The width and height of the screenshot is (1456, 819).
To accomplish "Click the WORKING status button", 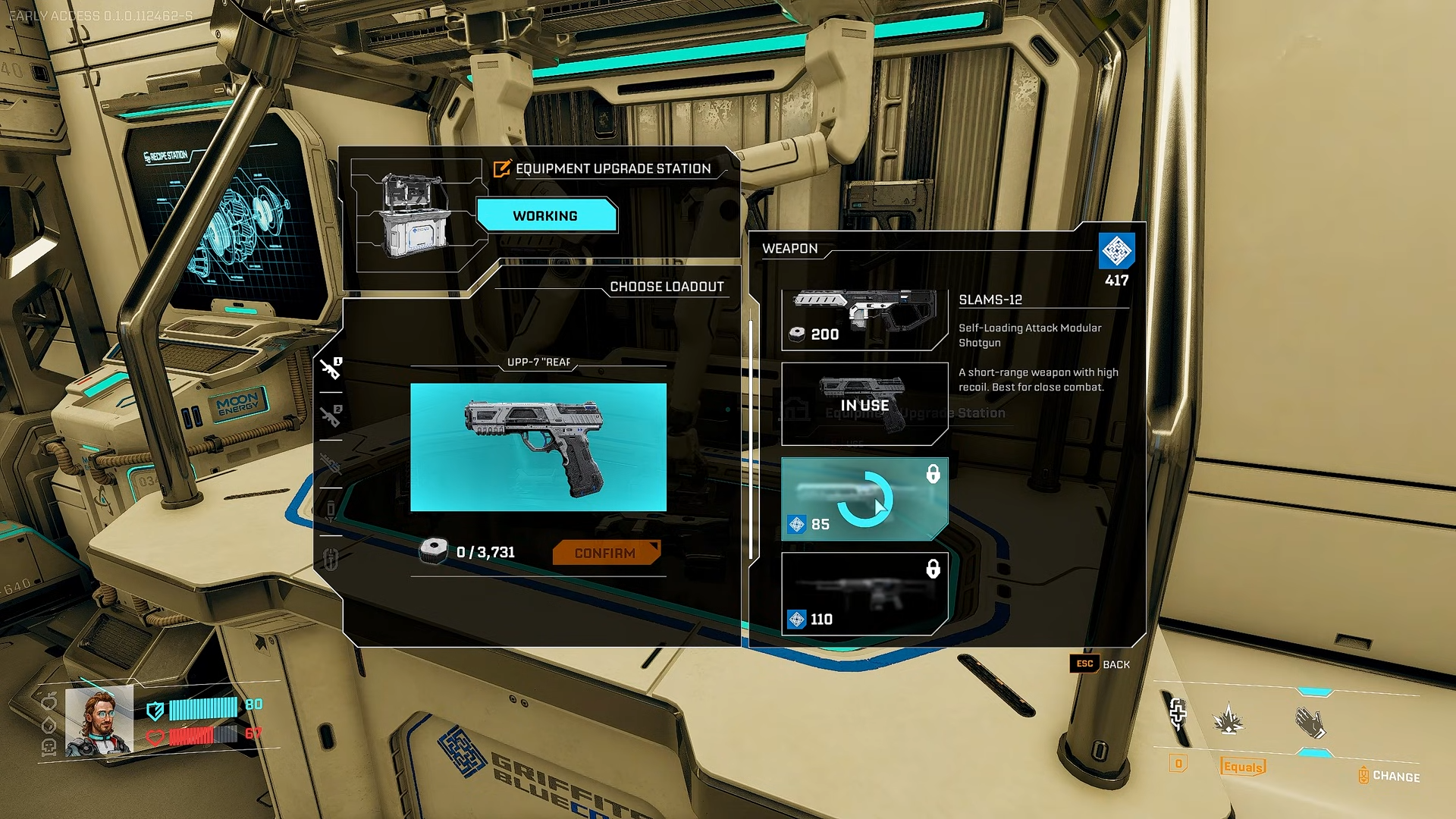I will pyautogui.click(x=545, y=216).
